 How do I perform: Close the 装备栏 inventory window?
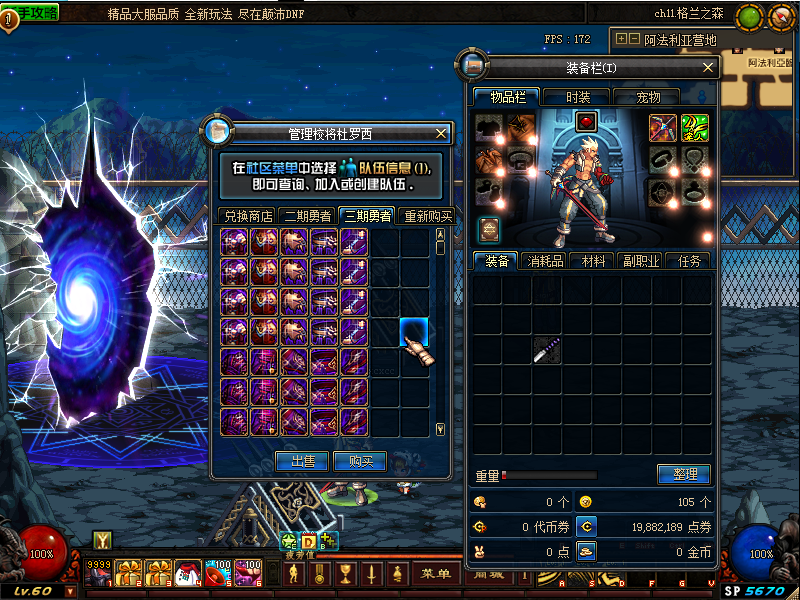pos(708,67)
